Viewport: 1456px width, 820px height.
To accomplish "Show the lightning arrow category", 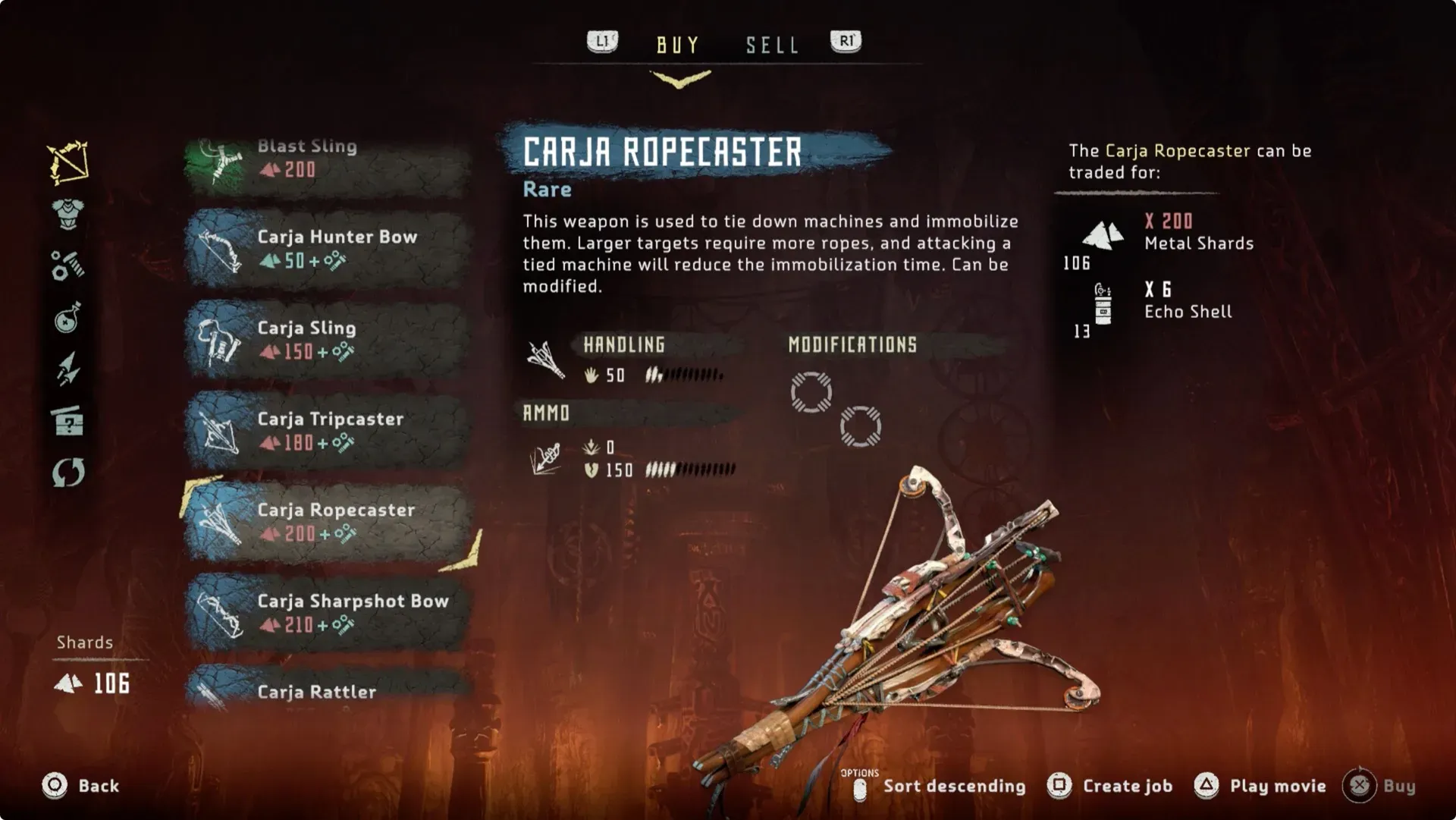I will tap(68, 369).
